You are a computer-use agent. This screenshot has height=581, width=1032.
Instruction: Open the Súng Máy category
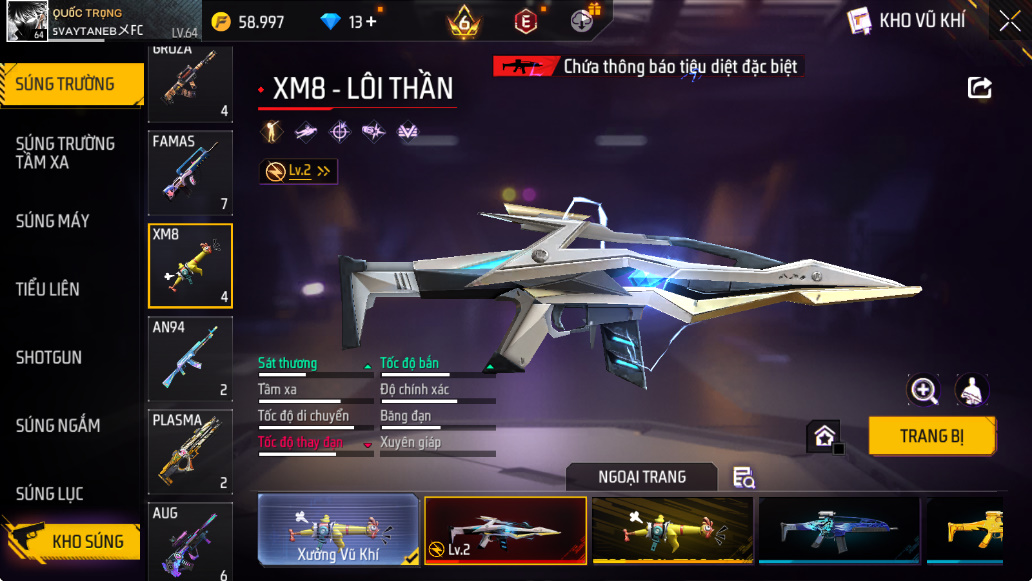53,221
